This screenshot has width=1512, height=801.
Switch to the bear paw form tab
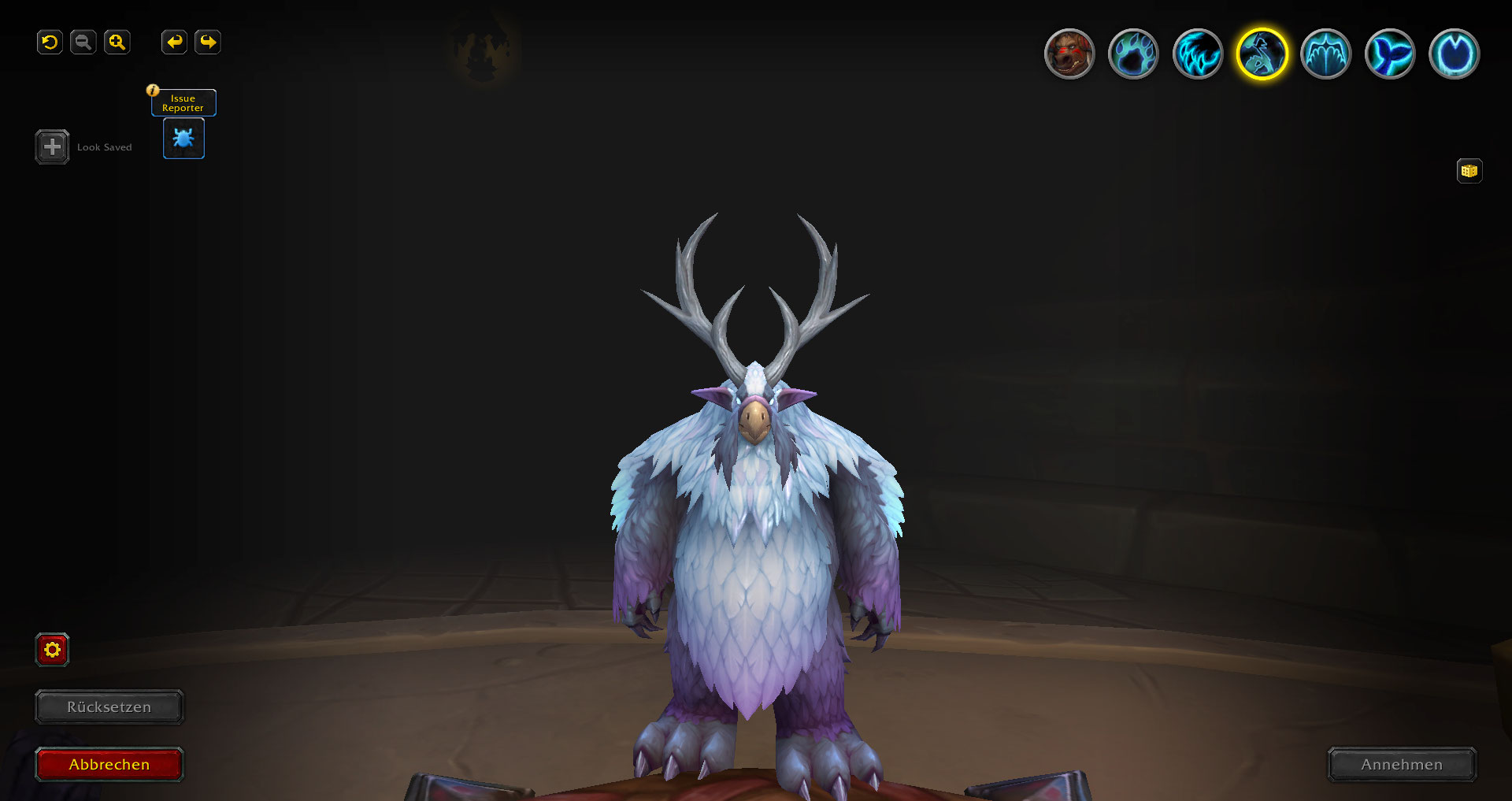click(x=1133, y=54)
